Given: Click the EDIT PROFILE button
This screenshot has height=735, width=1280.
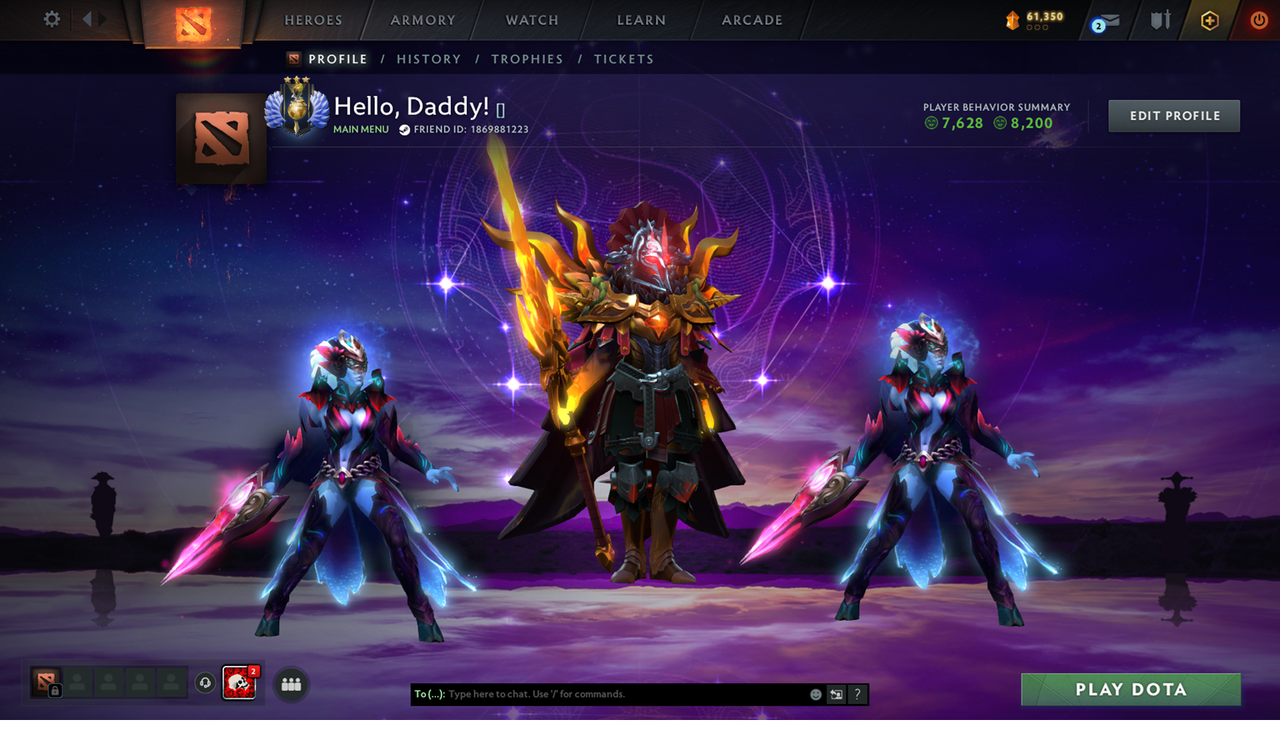Looking at the screenshot, I should click(x=1173, y=115).
